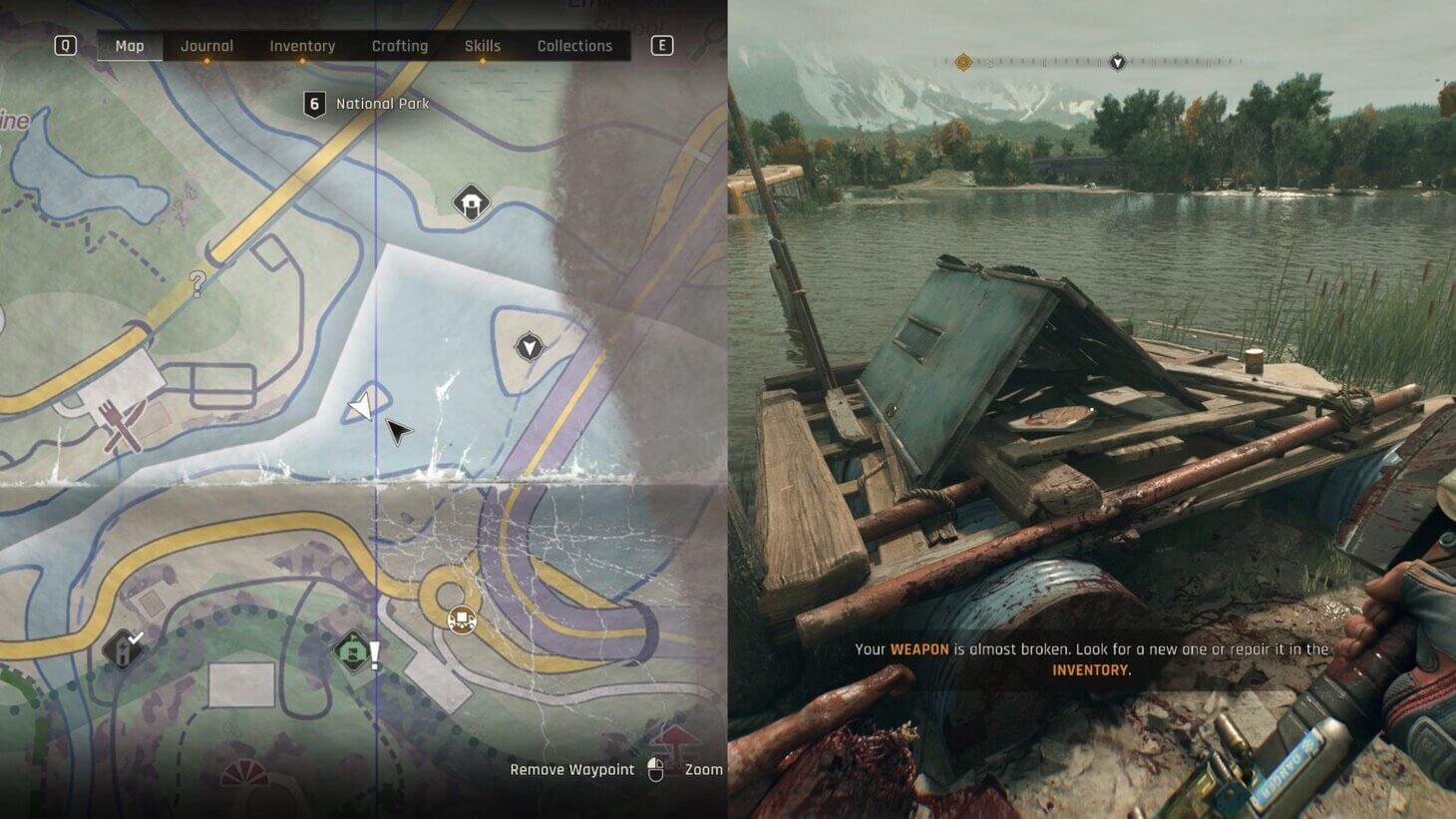This screenshot has height=819, width=1456.
Task: Select the green marker with exclamation mark
Action: [352, 652]
